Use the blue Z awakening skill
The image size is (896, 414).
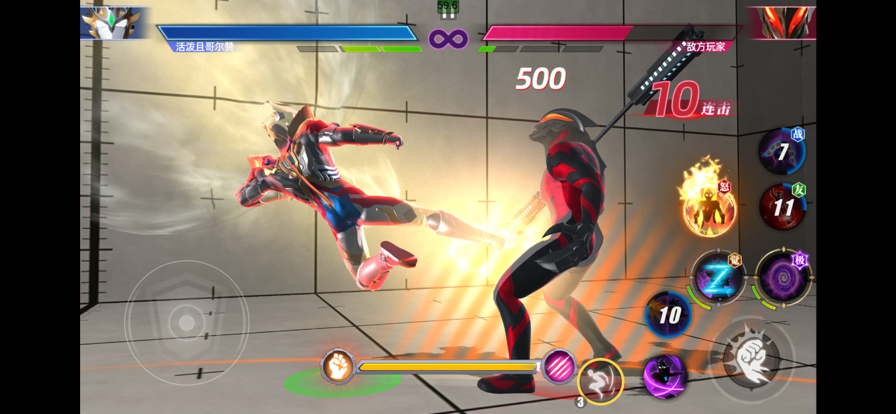click(718, 276)
